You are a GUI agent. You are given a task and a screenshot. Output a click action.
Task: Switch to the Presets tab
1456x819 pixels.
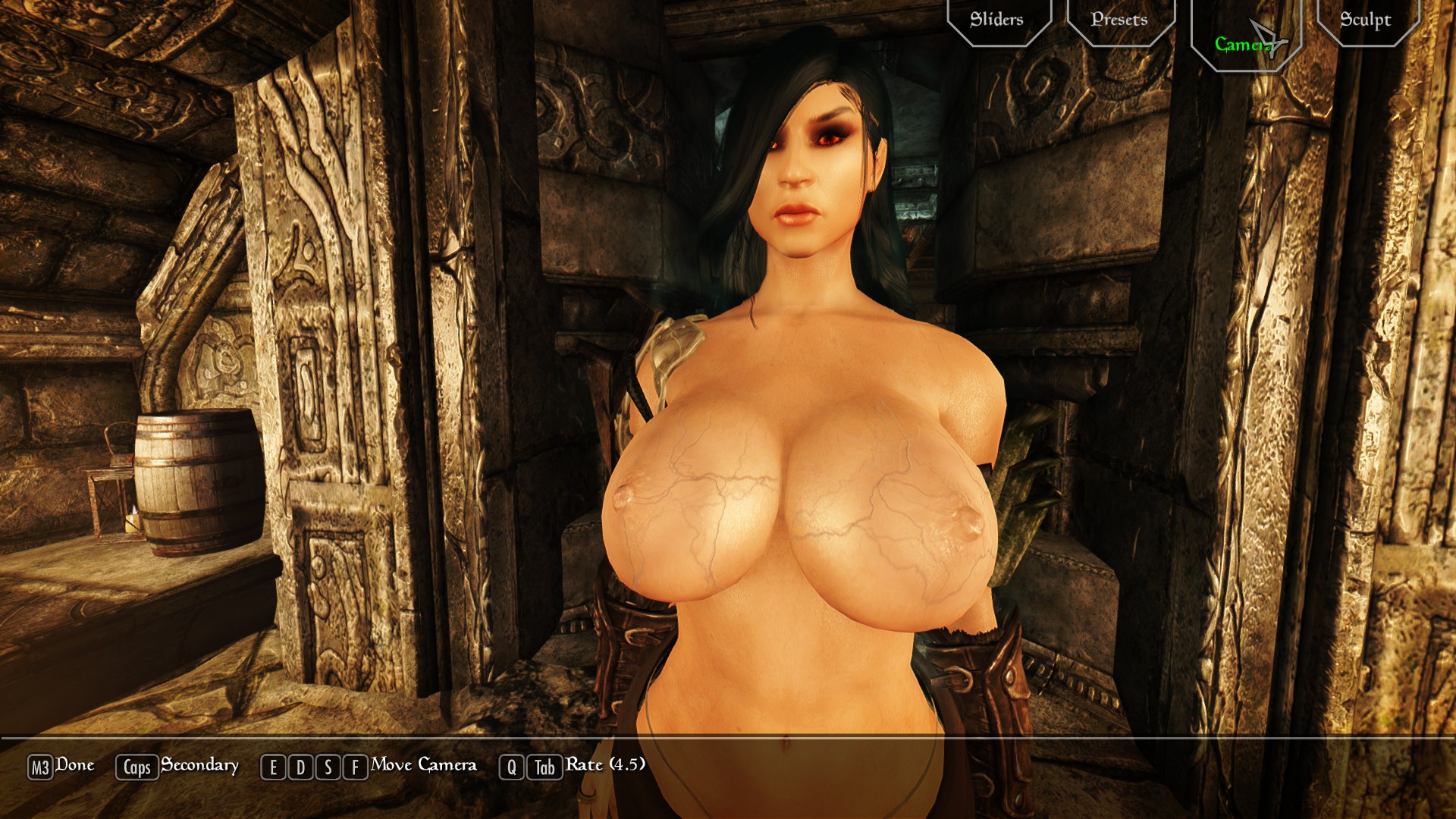click(x=1119, y=20)
